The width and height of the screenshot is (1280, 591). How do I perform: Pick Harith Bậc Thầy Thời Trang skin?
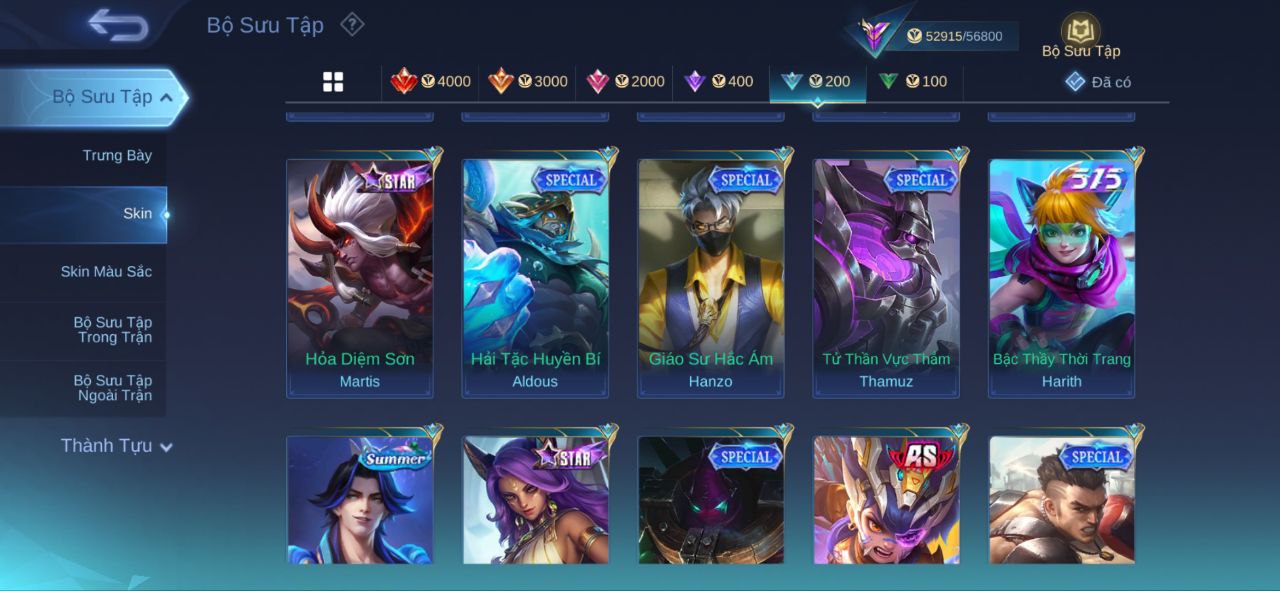click(x=1062, y=277)
